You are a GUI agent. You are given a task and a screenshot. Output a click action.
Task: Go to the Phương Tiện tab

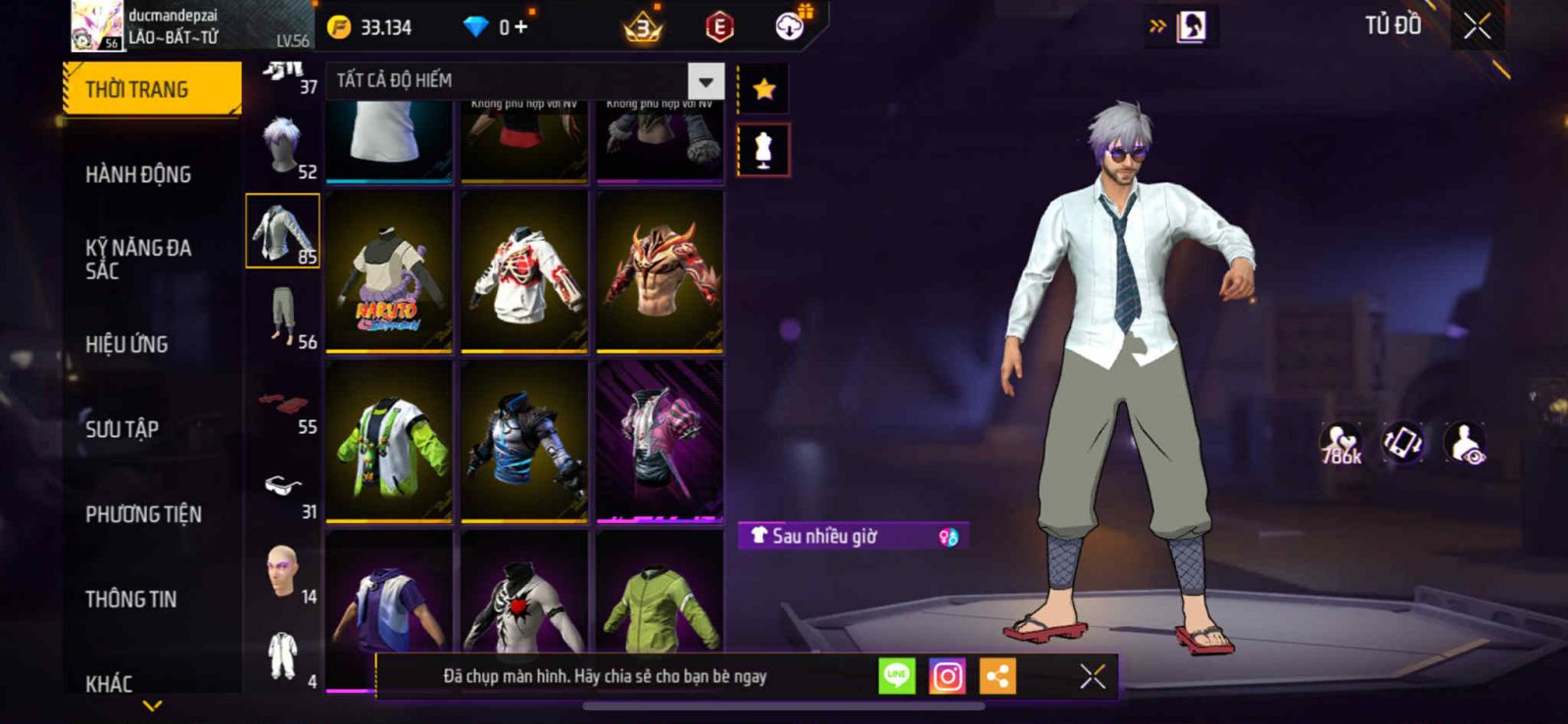tap(143, 514)
